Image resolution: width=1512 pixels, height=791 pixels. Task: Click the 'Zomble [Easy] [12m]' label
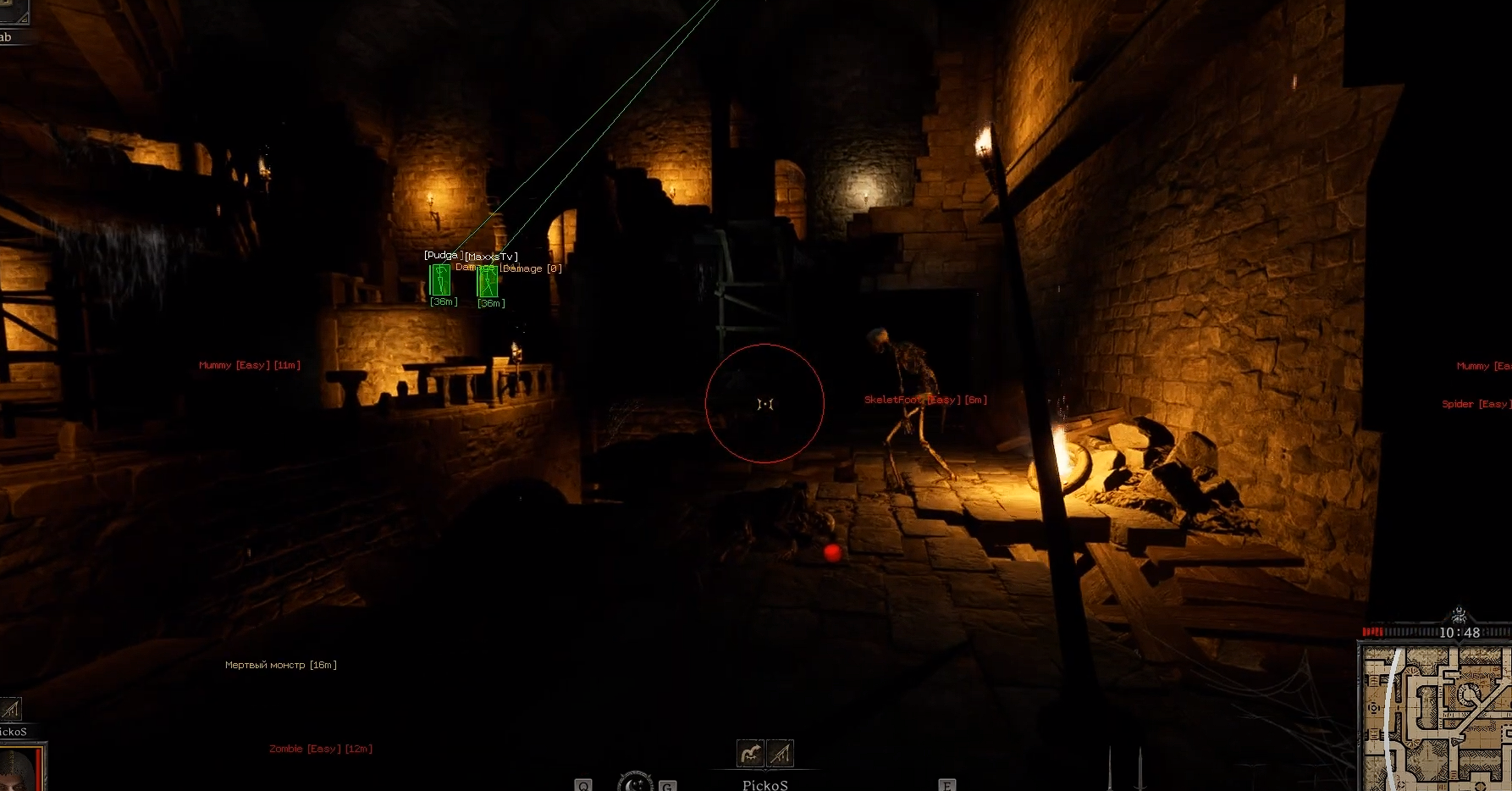319,748
